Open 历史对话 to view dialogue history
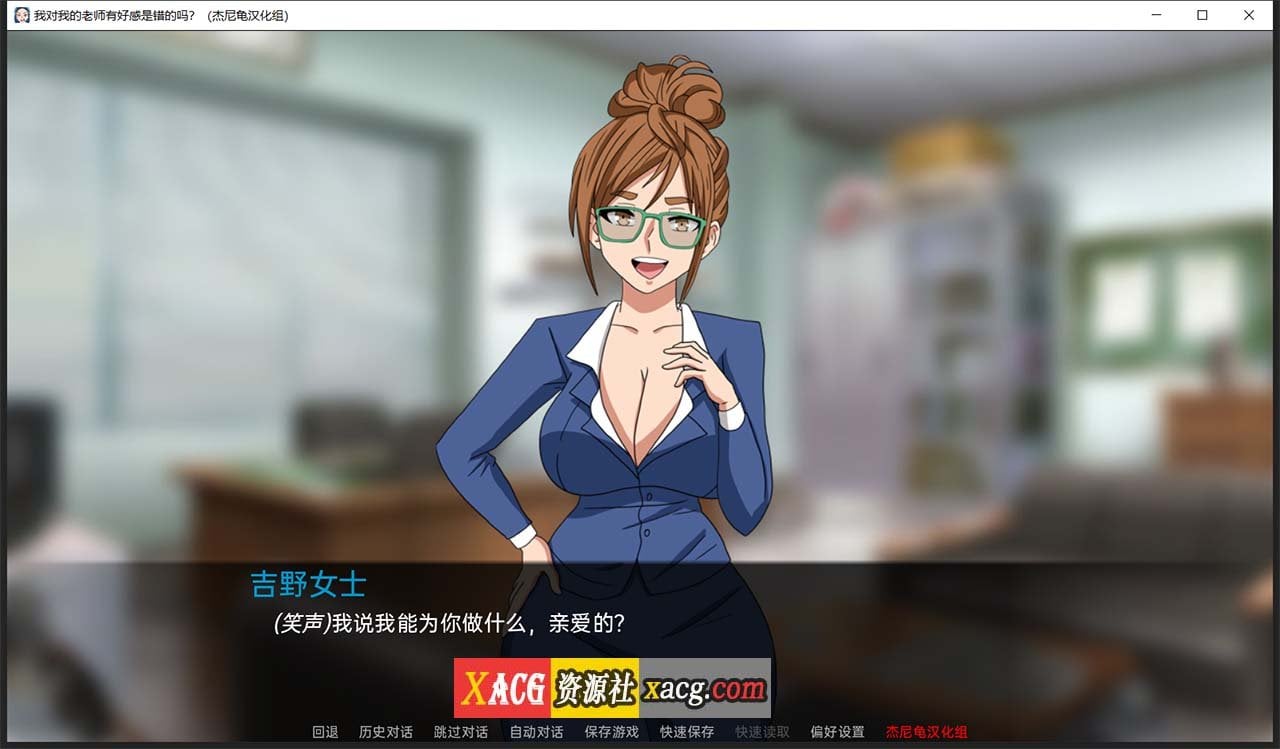 pos(386,732)
